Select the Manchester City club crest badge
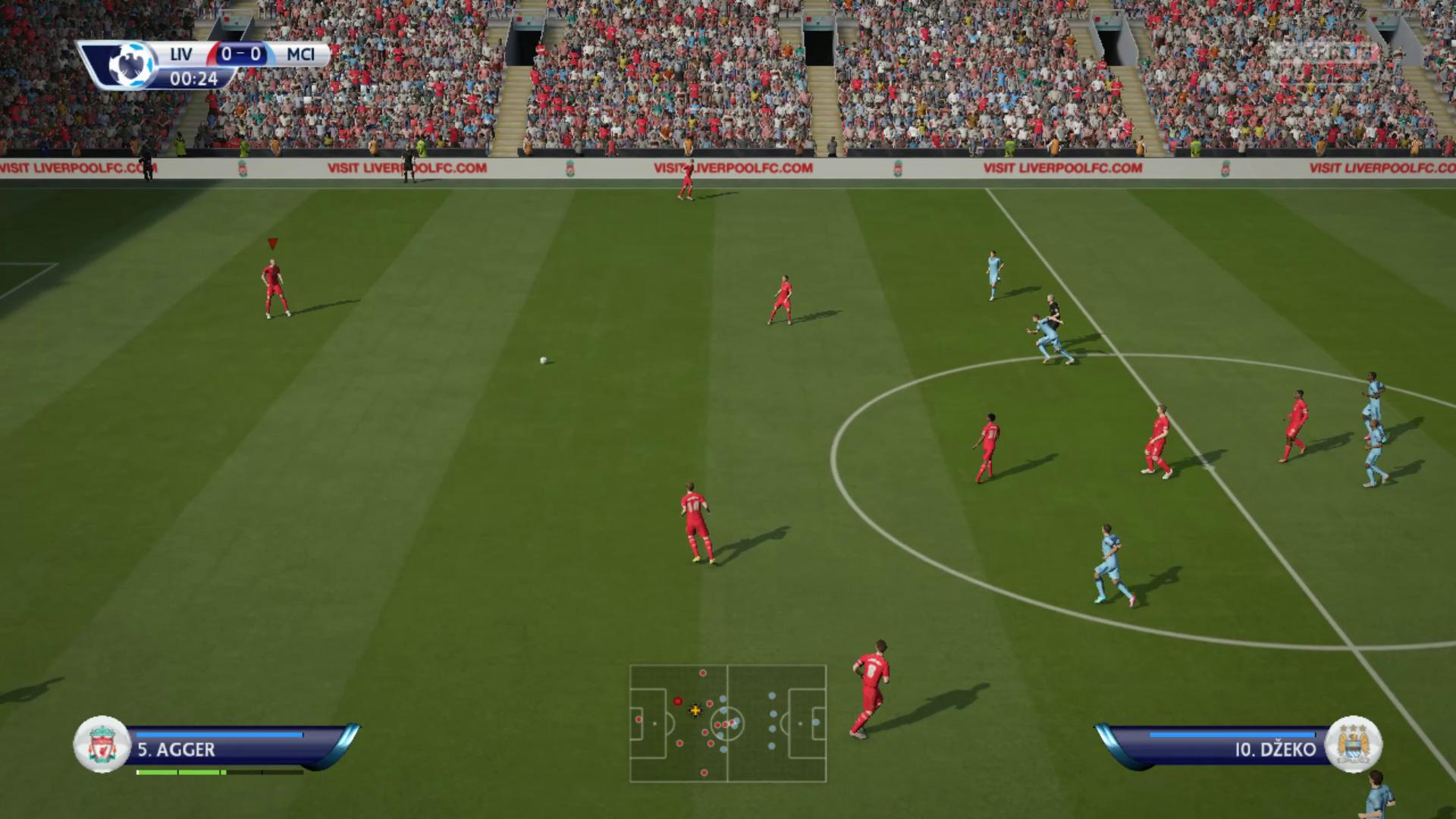The height and width of the screenshot is (819, 1456). [x=1354, y=745]
